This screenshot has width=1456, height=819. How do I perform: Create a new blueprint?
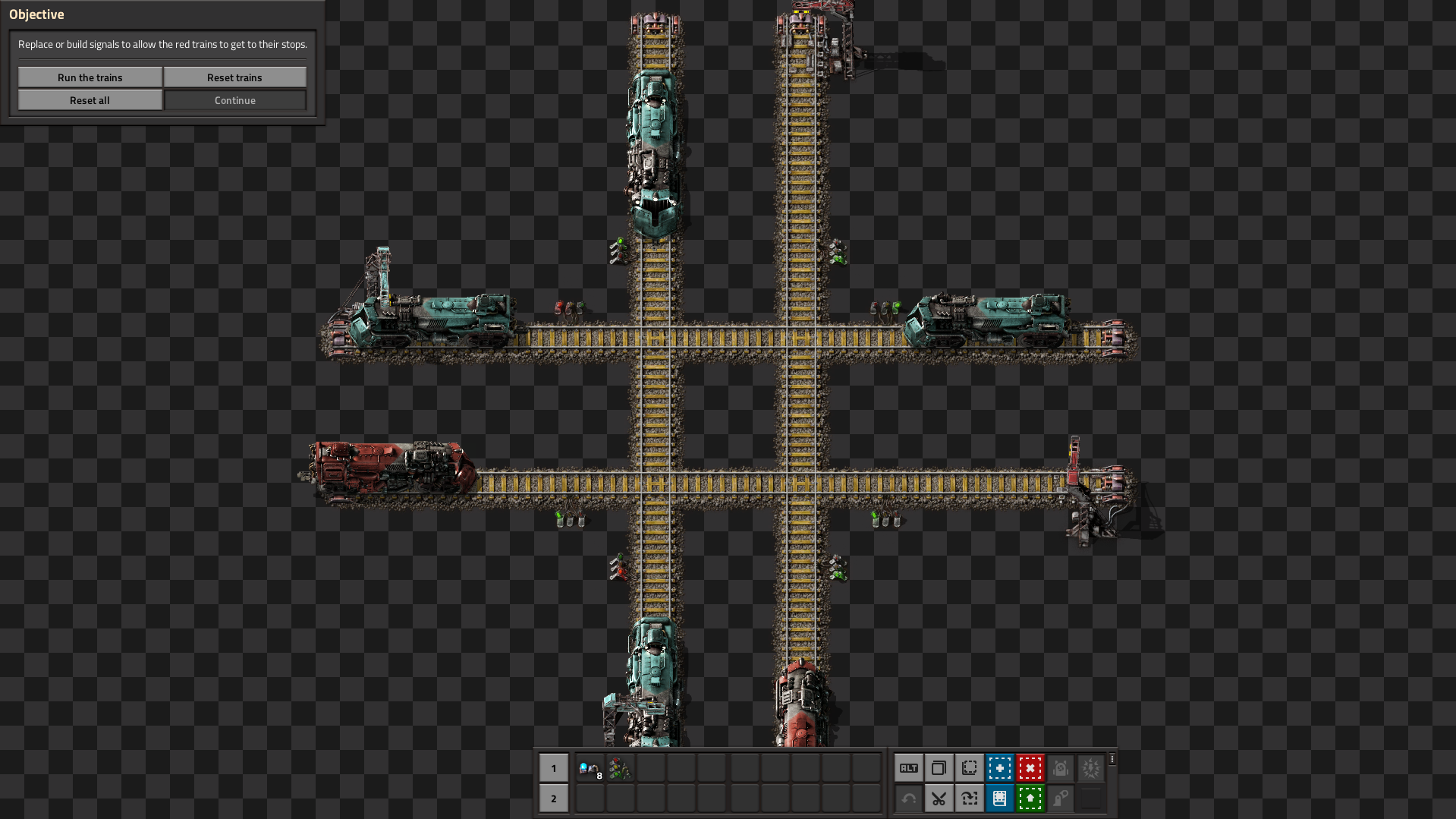(1000, 767)
